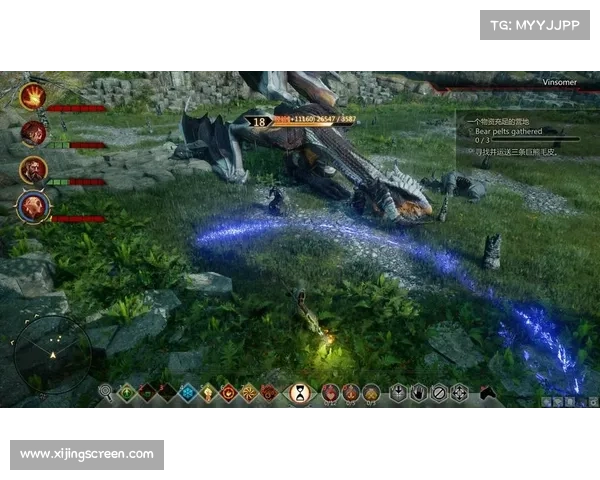Select the bearded man party portrait
This screenshot has width=600, height=480.
click(33, 170)
